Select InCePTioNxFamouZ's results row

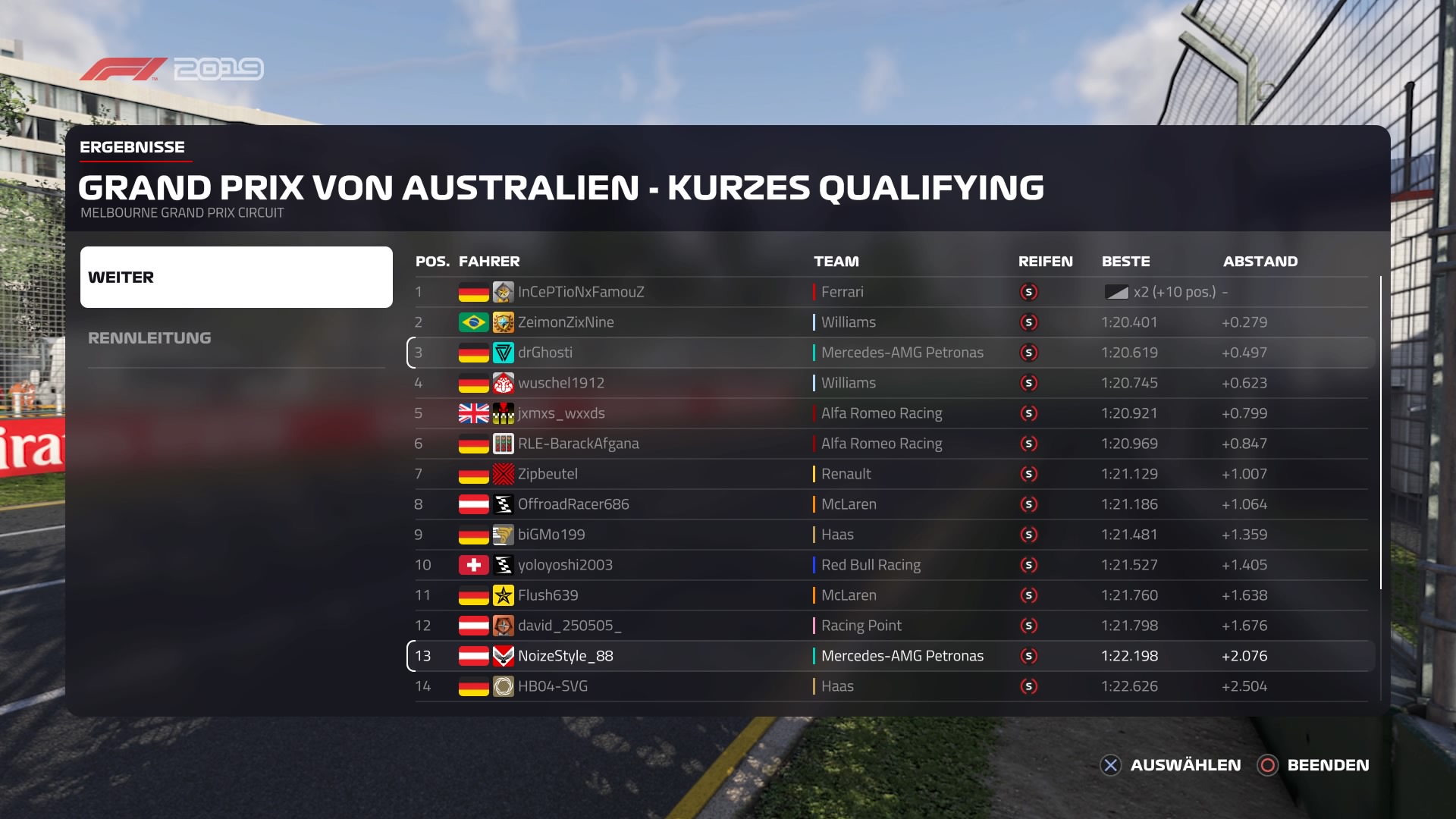coord(891,292)
